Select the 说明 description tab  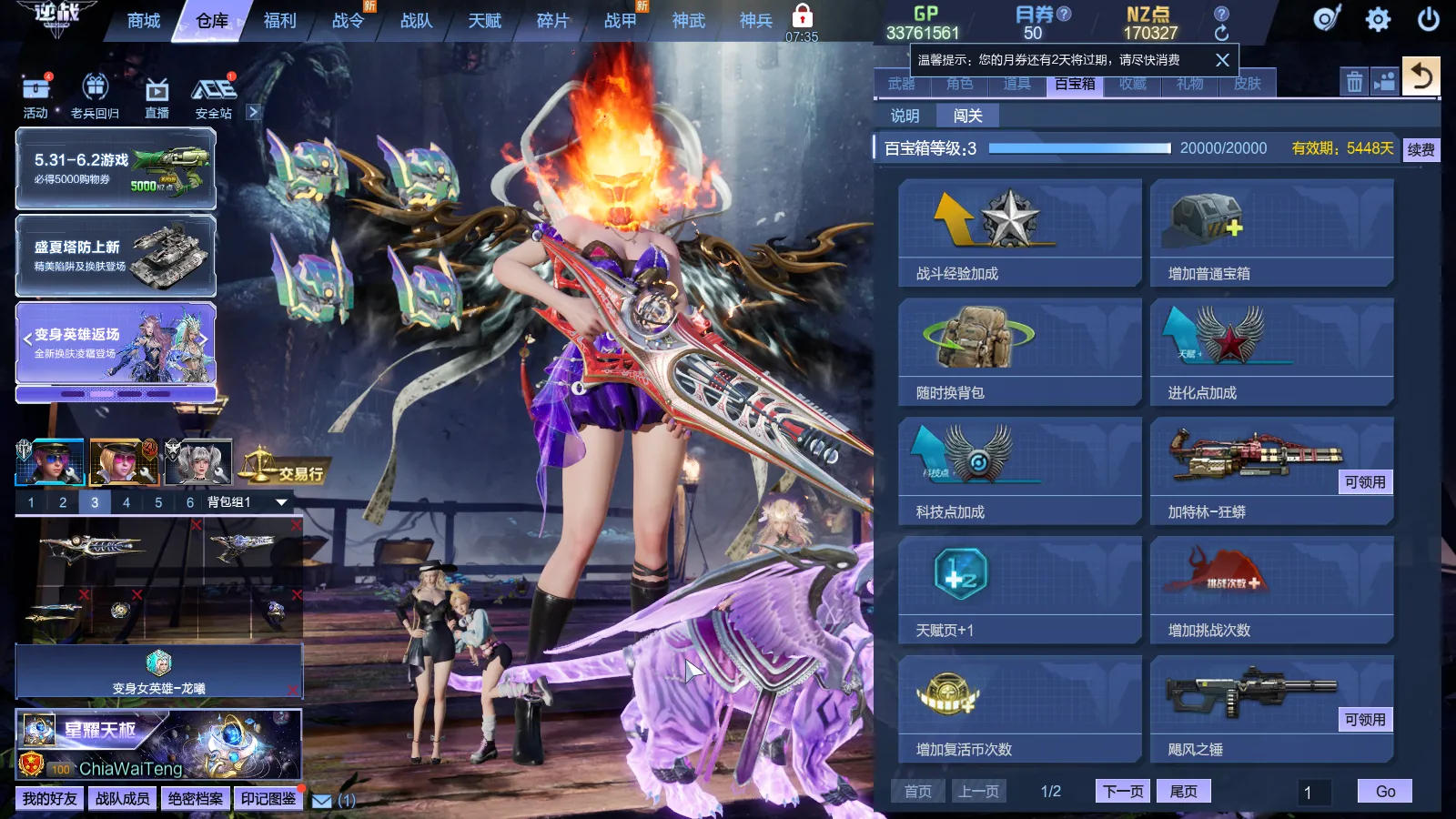tap(905, 116)
